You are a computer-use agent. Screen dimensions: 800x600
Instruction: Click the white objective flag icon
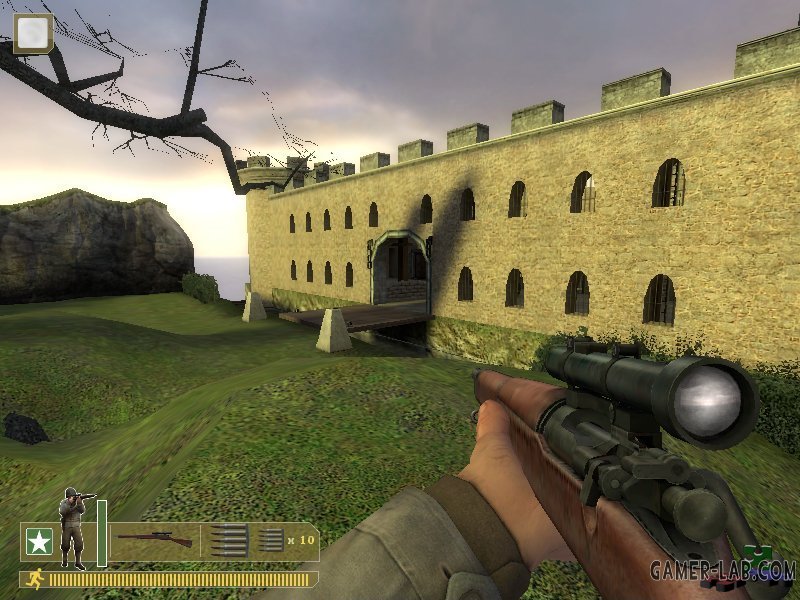33,33
